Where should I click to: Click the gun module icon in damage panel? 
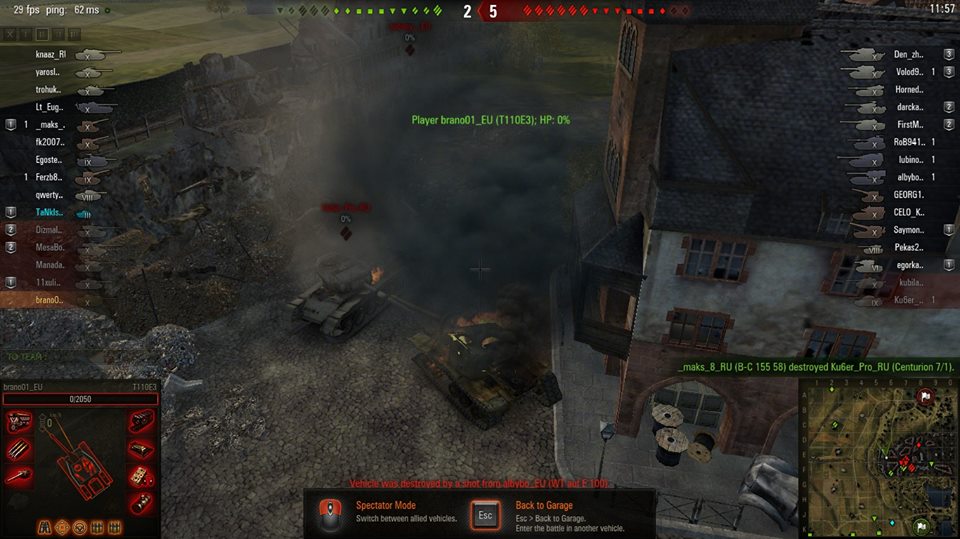[x=19, y=476]
